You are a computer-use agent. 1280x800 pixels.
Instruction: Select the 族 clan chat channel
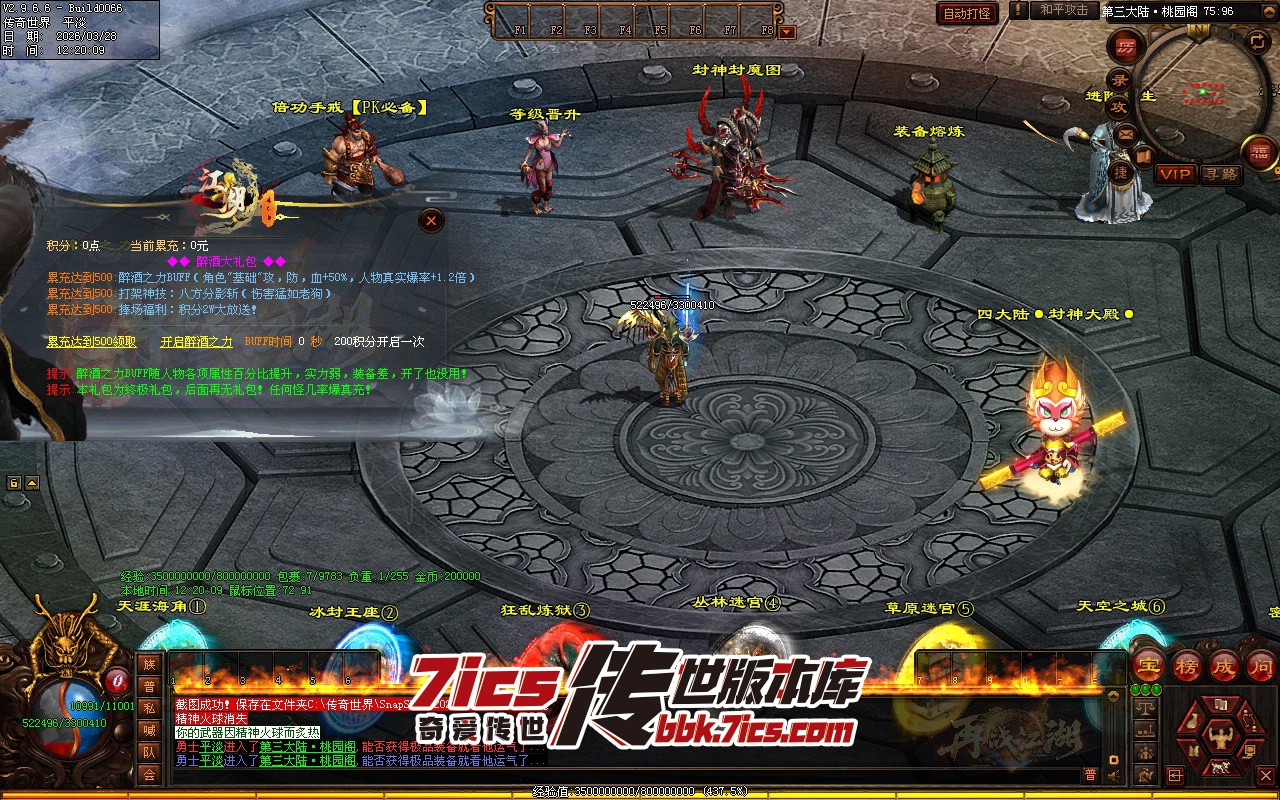[x=149, y=665]
